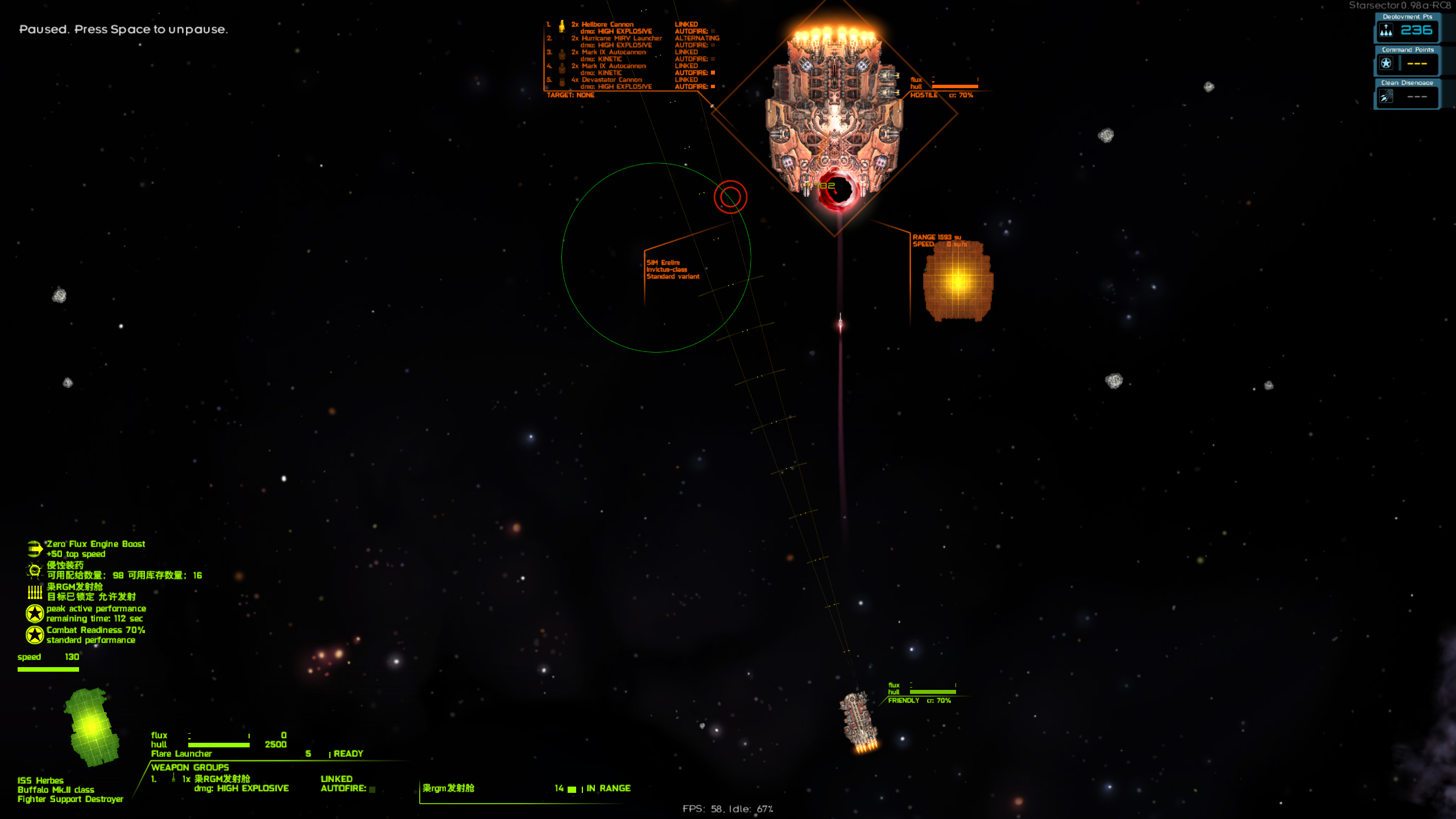The width and height of the screenshot is (1456, 819).
Task: Select the peak active performance star icon
Action: click(35, 613)
